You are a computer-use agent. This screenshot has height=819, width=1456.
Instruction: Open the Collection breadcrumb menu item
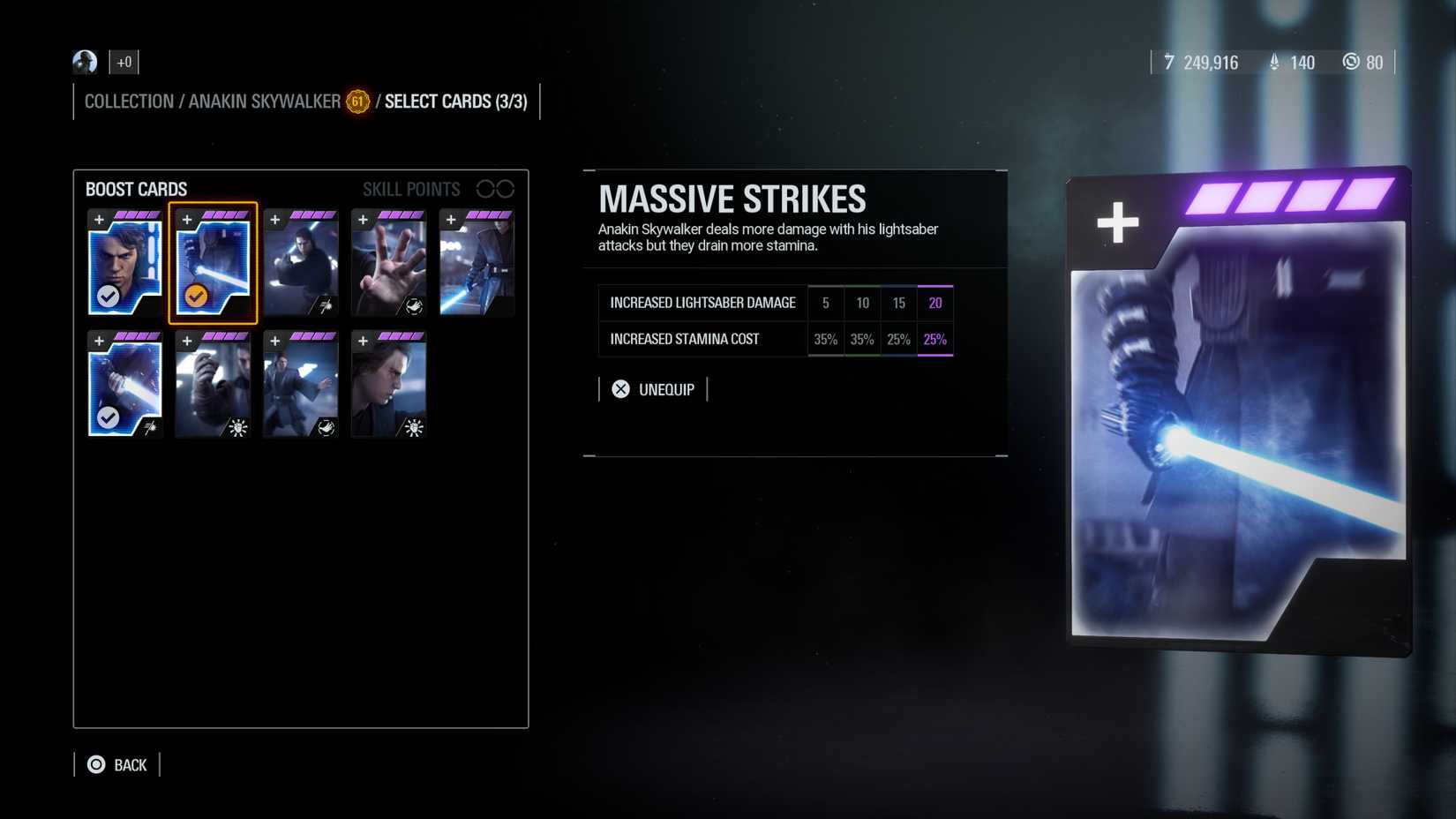point(129,101)
